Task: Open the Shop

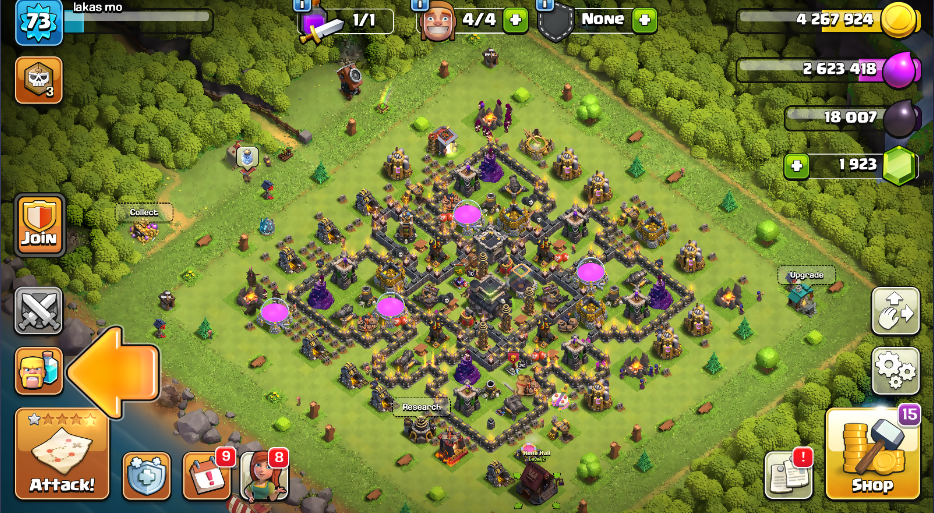Action: click(x=872, y=455)
